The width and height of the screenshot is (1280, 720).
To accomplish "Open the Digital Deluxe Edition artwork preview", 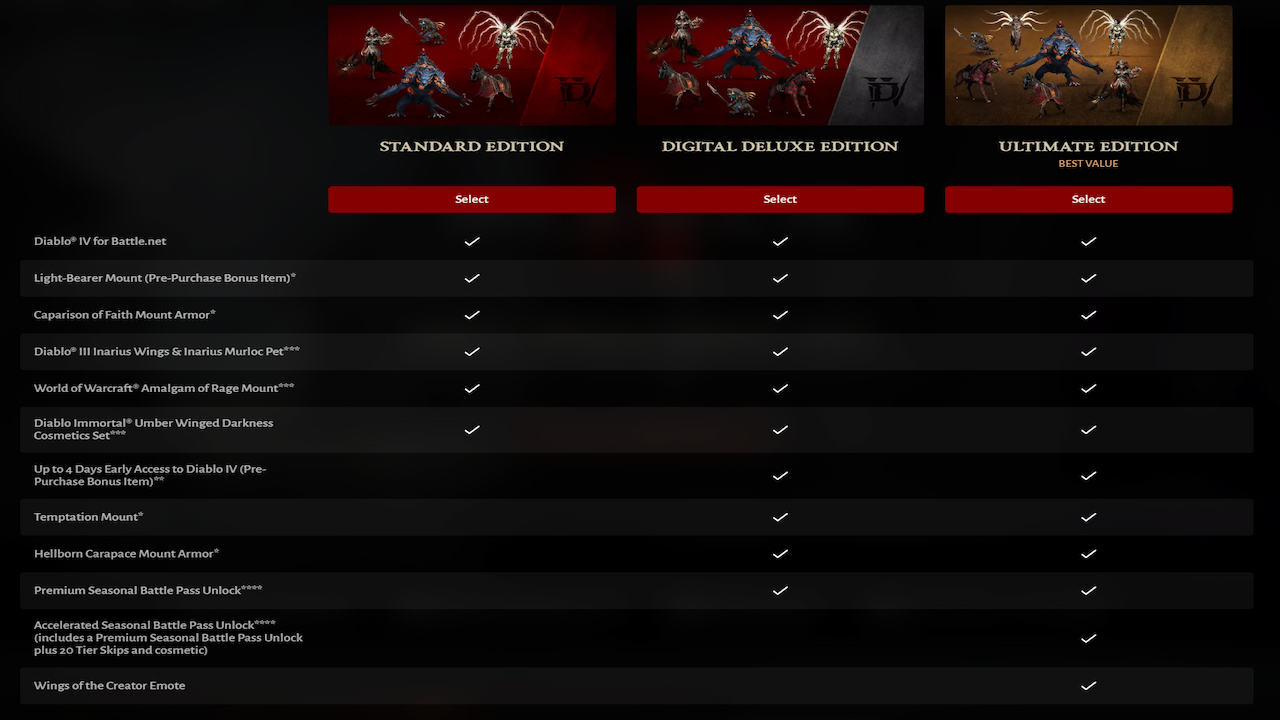I will [x=780, y=64].
